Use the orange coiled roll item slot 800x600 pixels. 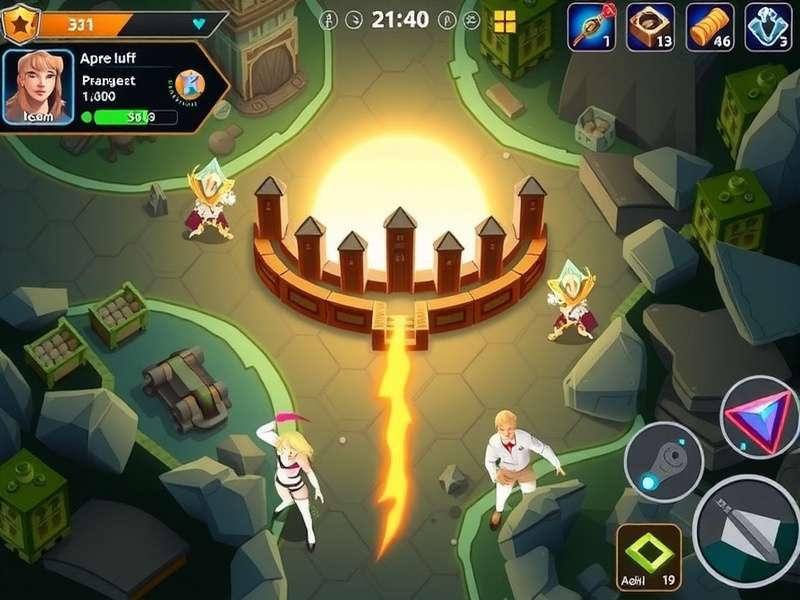click(710, 27)
